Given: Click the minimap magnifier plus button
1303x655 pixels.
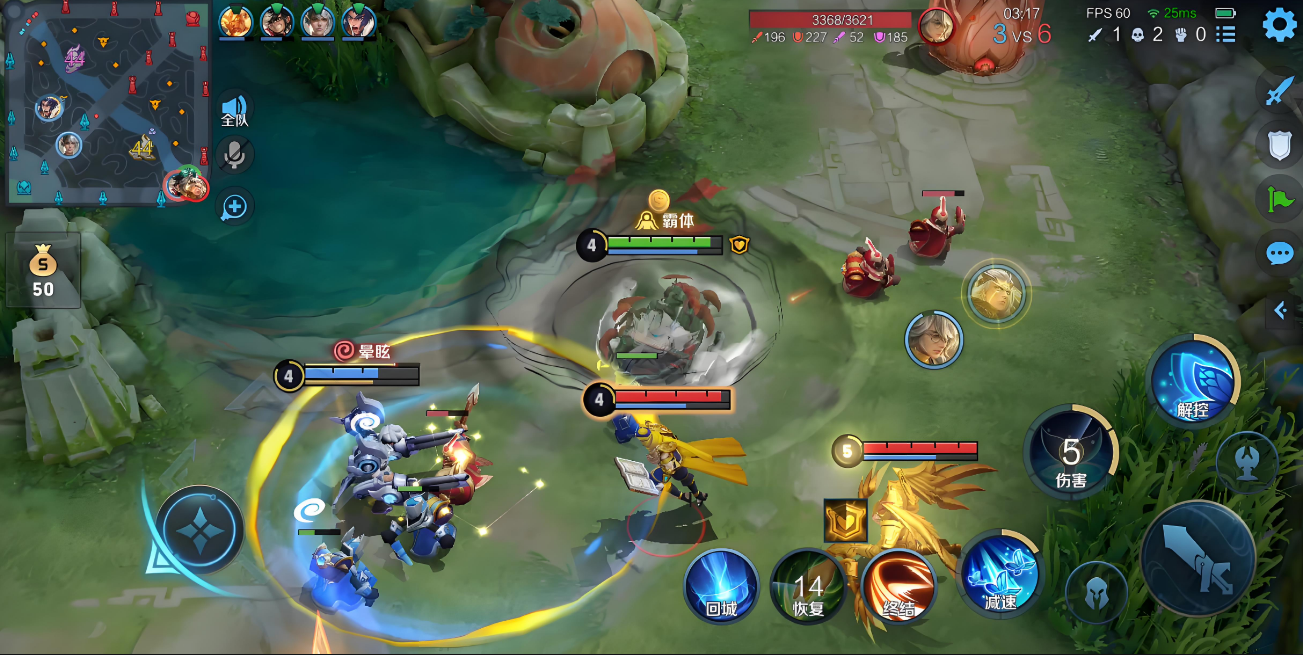Looking at the screenshot, I should 235,207.
